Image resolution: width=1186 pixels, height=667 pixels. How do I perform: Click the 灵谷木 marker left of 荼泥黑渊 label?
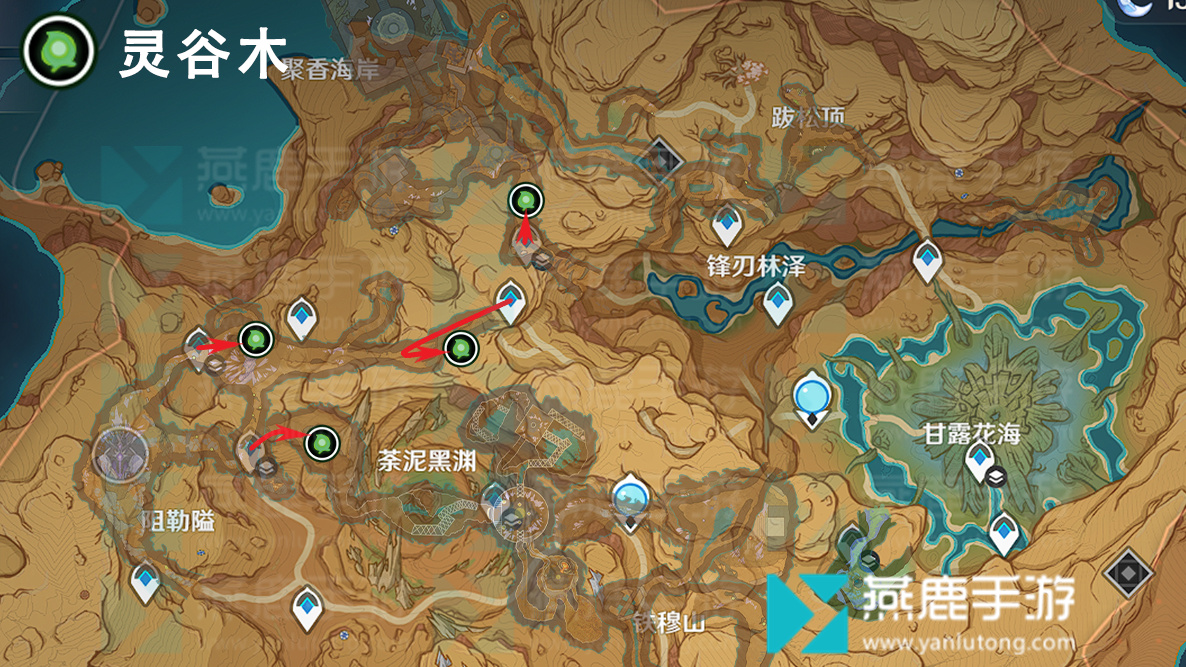pyautogui.click(x=321, y=441)
